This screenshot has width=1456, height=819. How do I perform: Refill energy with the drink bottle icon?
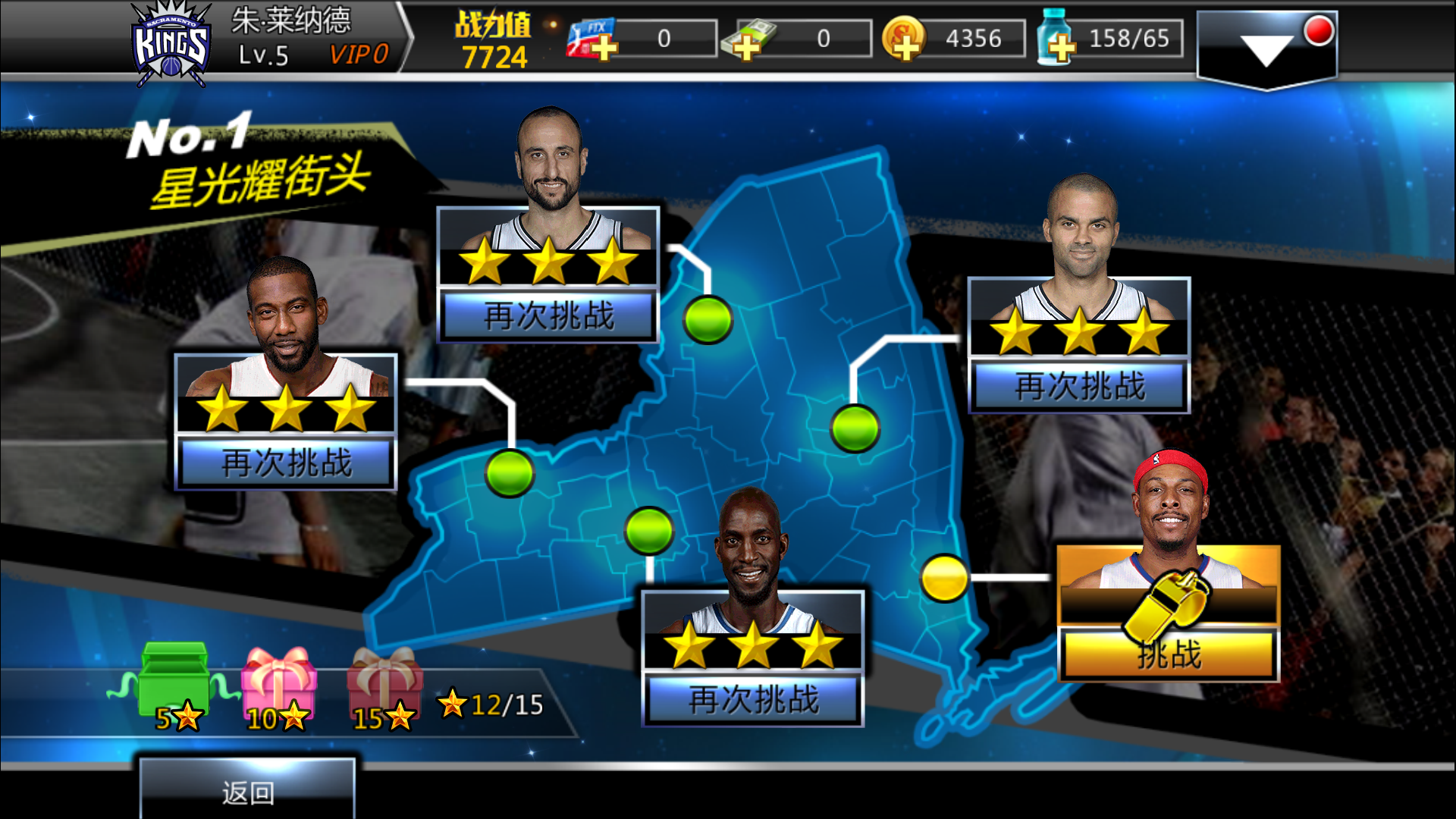(1056, 39)
